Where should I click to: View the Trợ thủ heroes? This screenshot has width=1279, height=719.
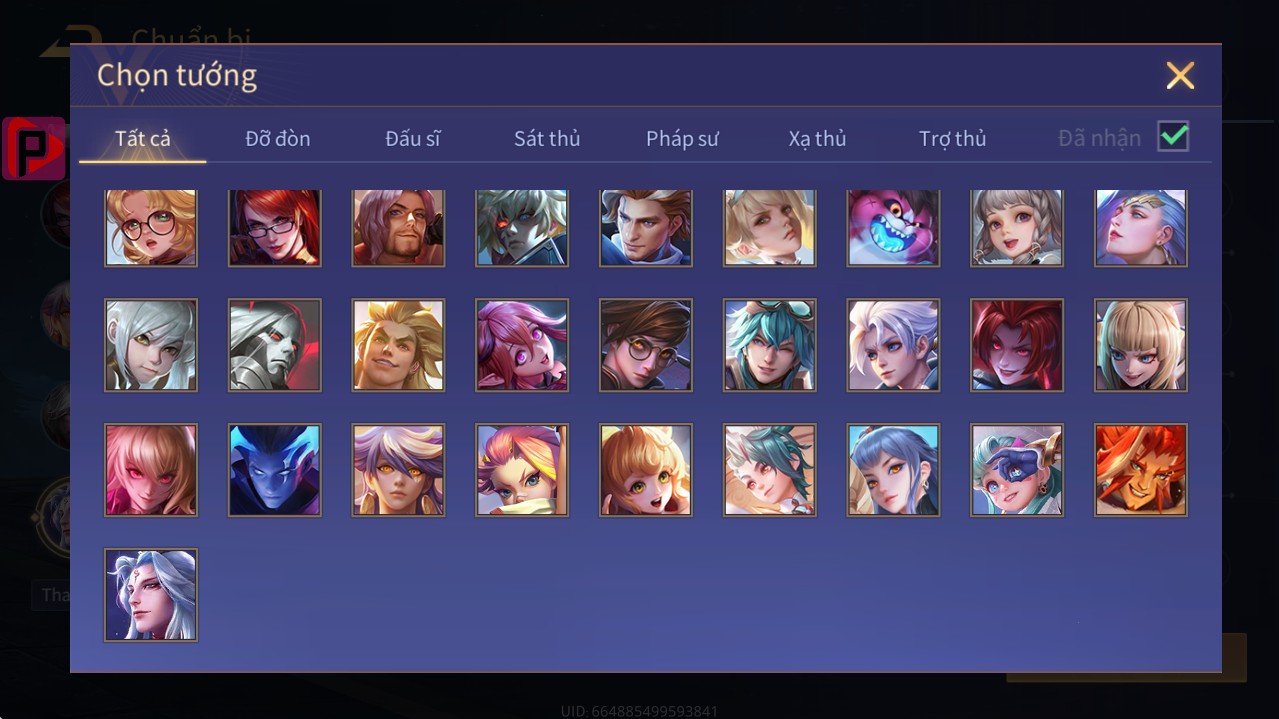[952, 138]
